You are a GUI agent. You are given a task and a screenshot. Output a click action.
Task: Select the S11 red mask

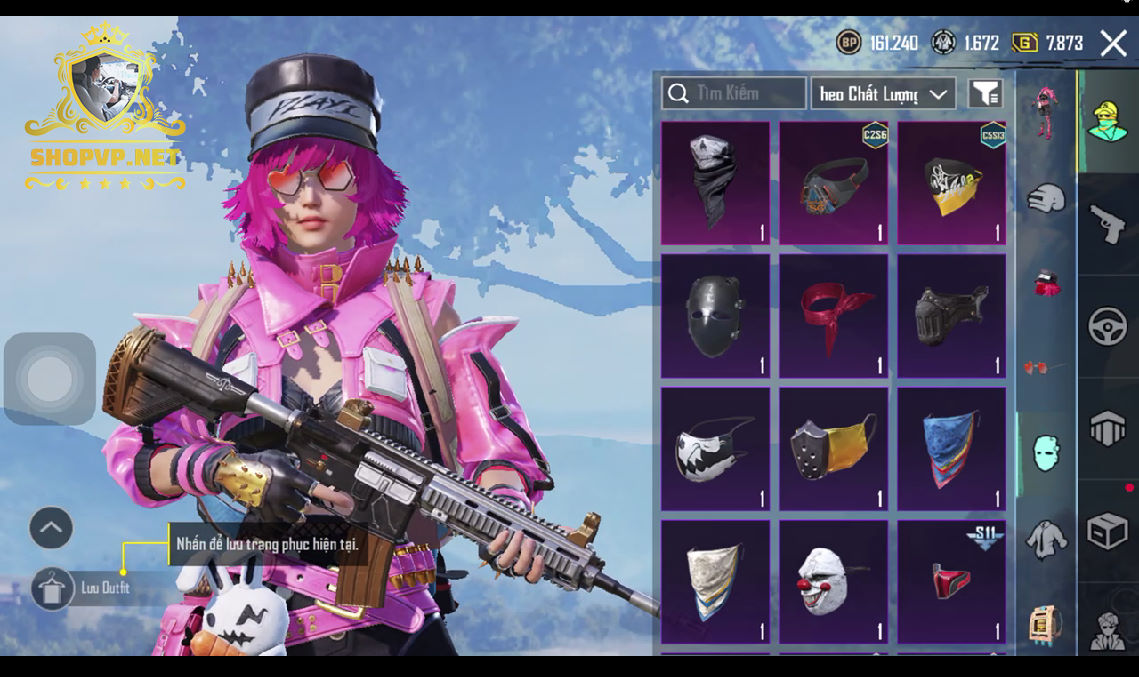click(951, 581)
